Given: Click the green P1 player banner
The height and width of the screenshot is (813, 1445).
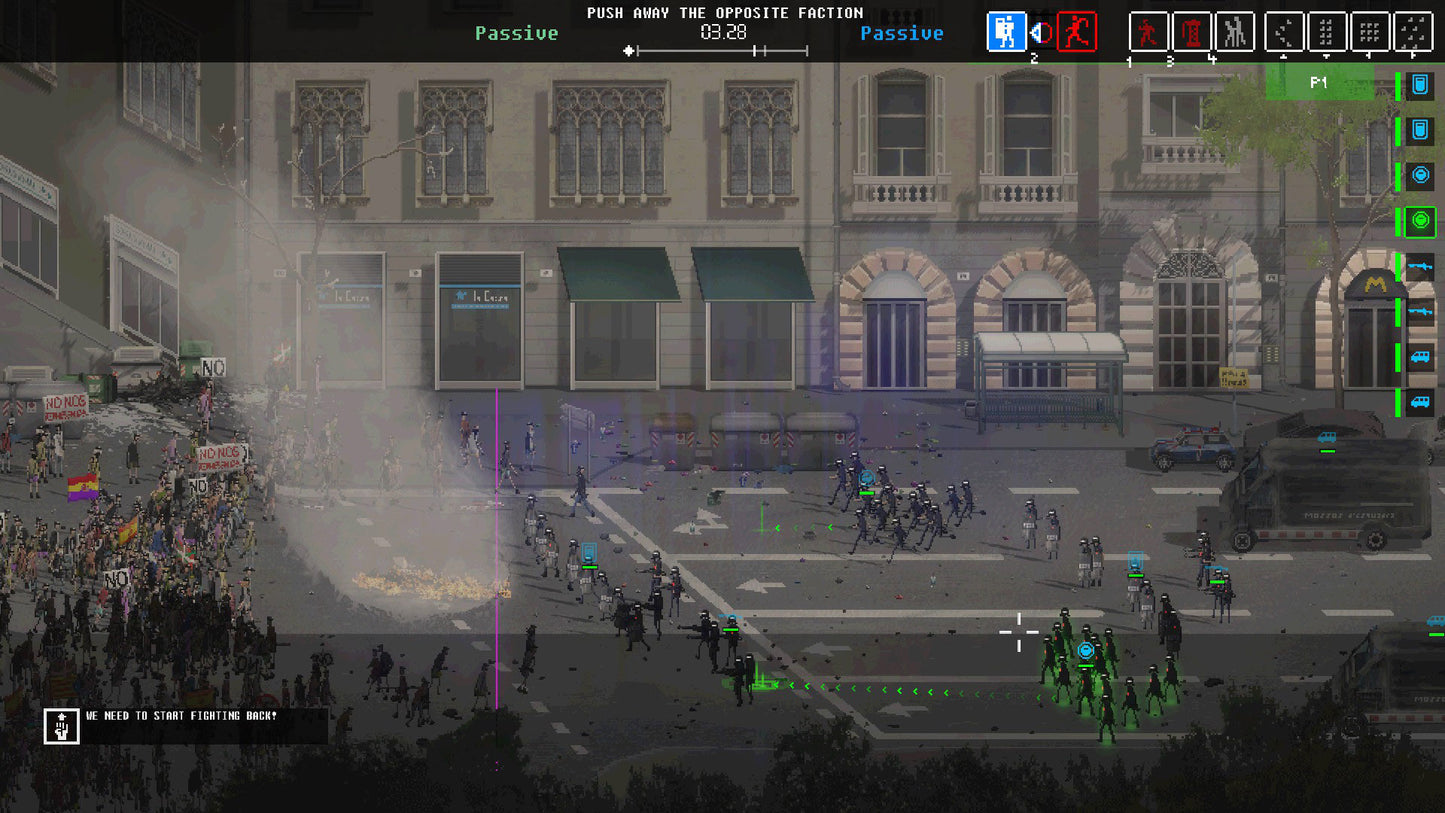Looking at the screenshot, I should (1320, 84).
